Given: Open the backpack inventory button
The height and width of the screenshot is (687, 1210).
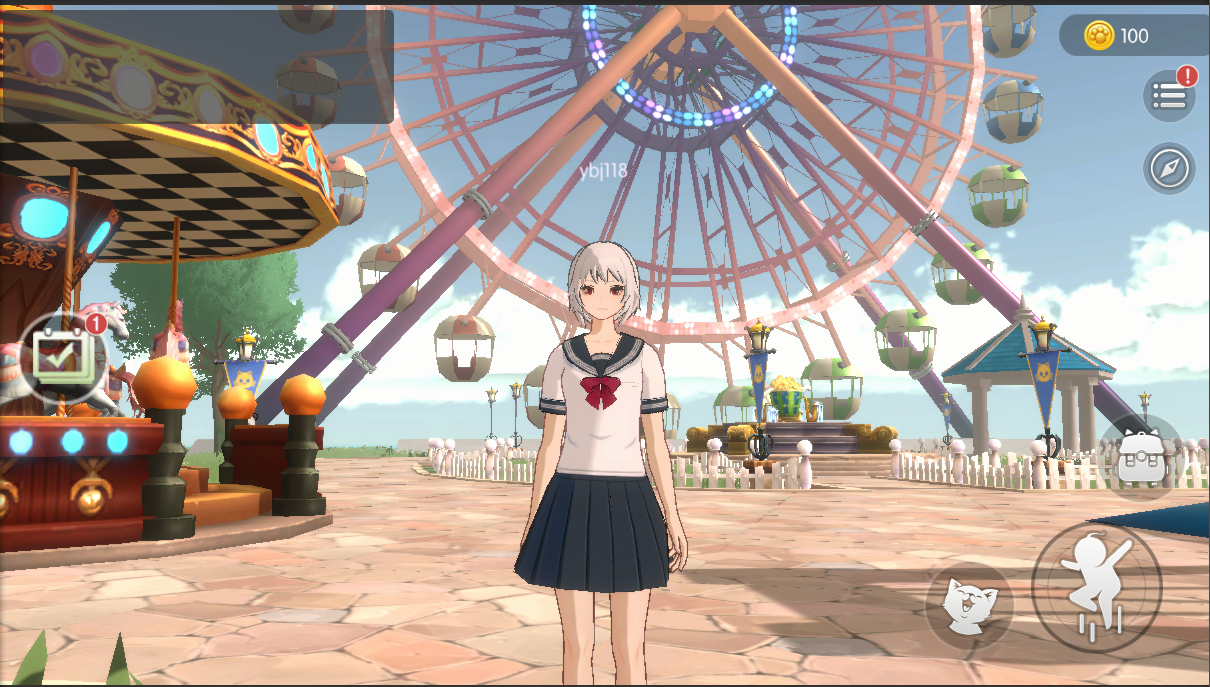Looking at the screenshot, I should (x=1140, y=456).
